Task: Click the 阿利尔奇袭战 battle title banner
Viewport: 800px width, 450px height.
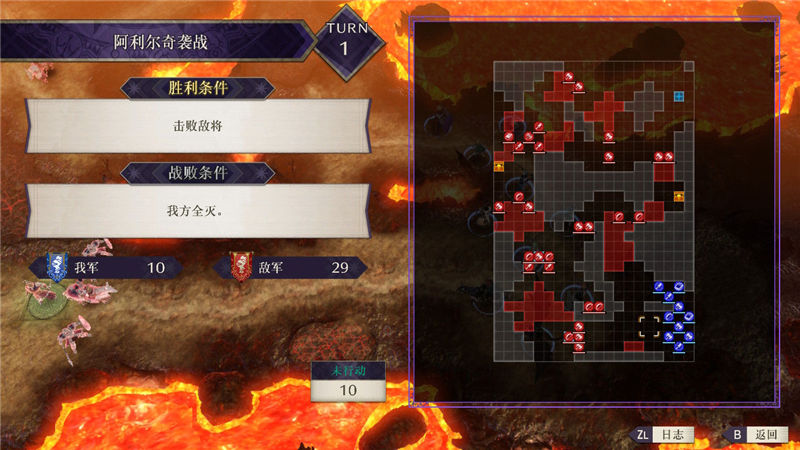Action: (x=166, y=44)
